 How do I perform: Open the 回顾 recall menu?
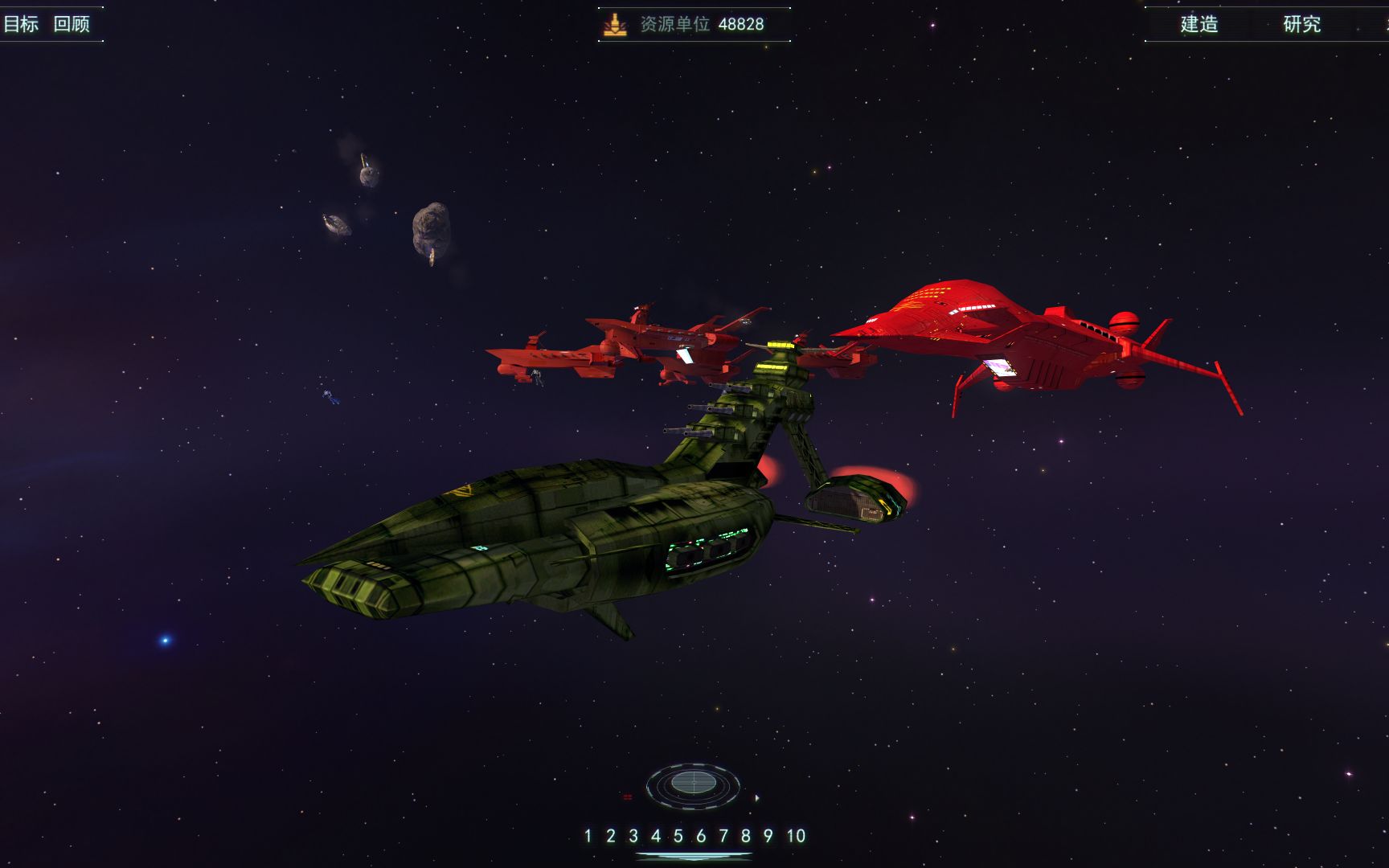tap(72, 24)
